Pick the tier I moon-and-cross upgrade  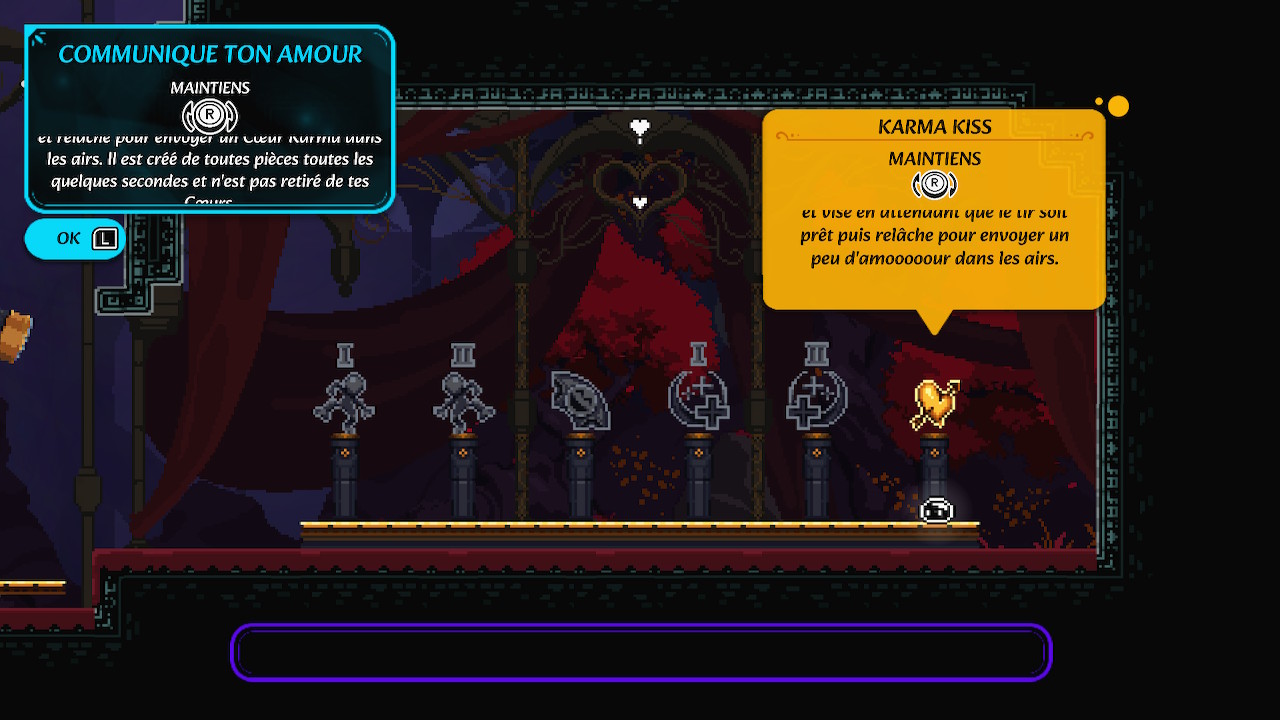click(x=699, y=400)
